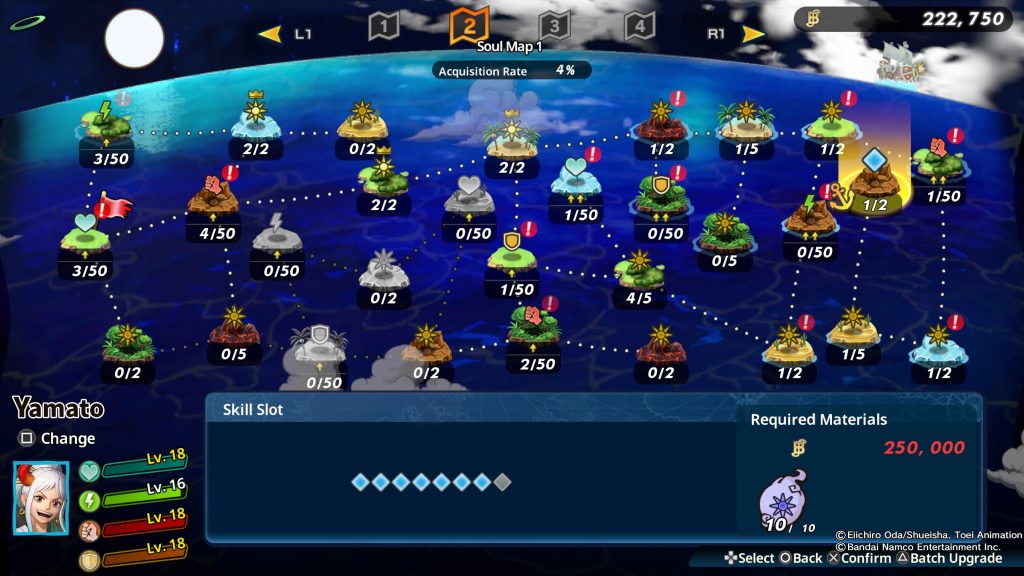
Task: Select the yellow shield island marked 1/50
Action: pyautogui.click(x=512, y=254)
